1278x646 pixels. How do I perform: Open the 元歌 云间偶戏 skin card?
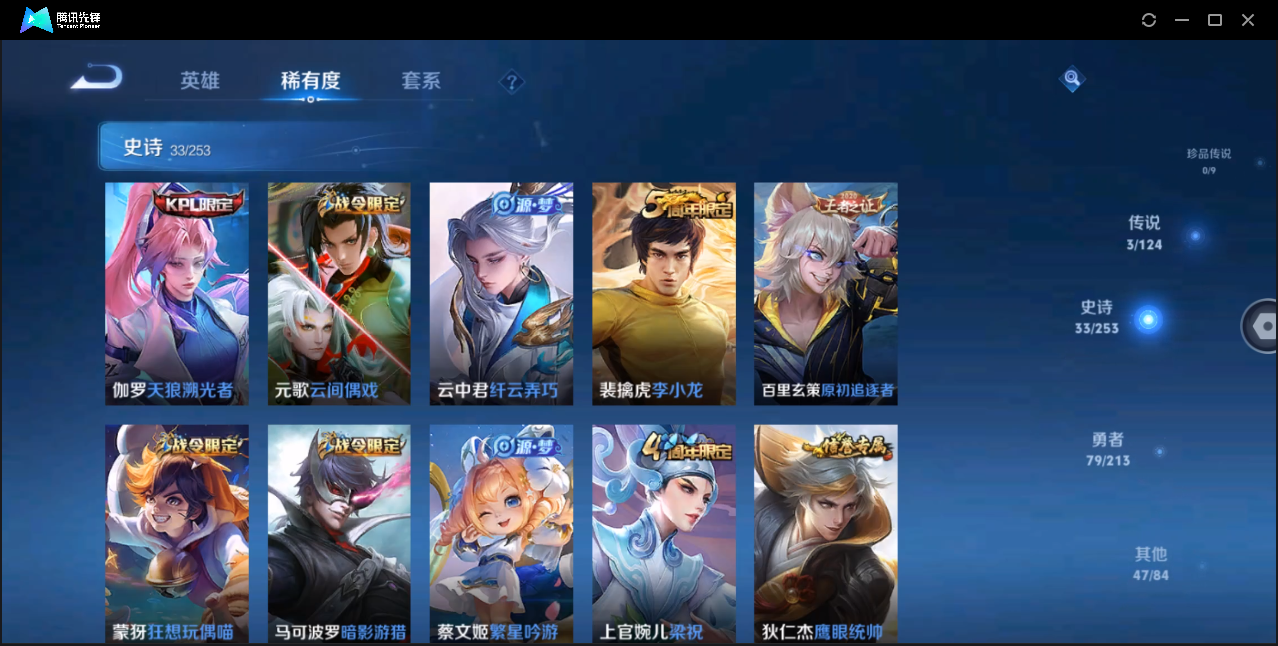[x=339, y=293]
